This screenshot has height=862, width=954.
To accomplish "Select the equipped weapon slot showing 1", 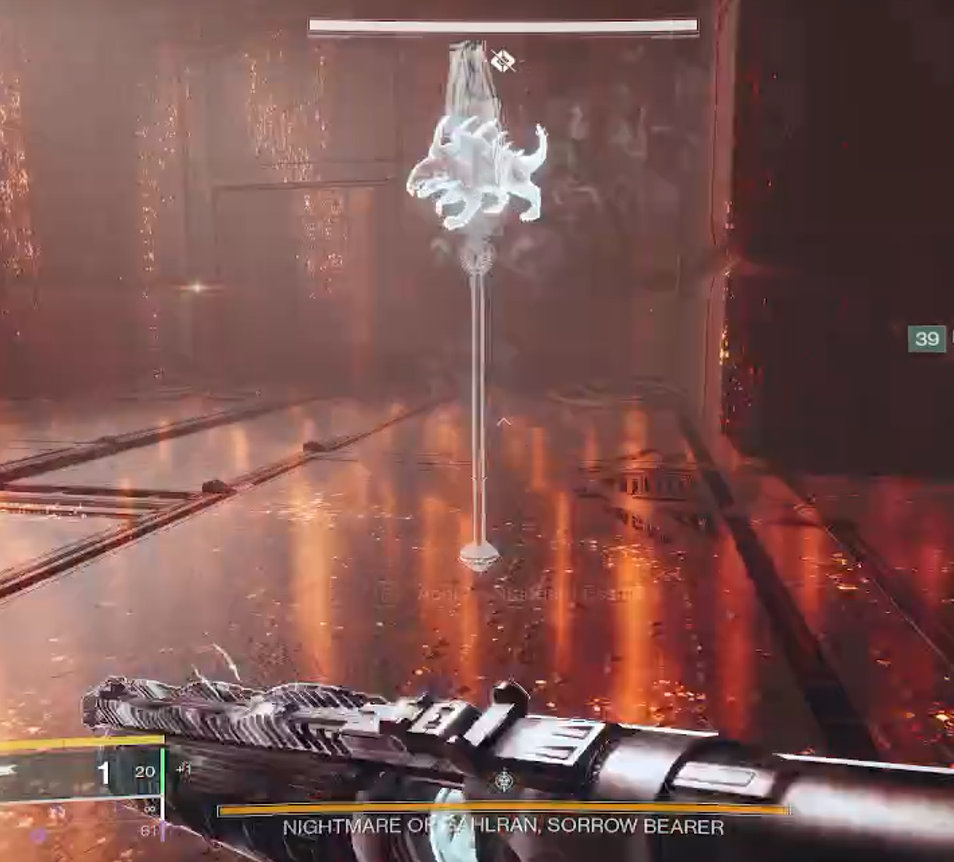I will coord(103,772).
